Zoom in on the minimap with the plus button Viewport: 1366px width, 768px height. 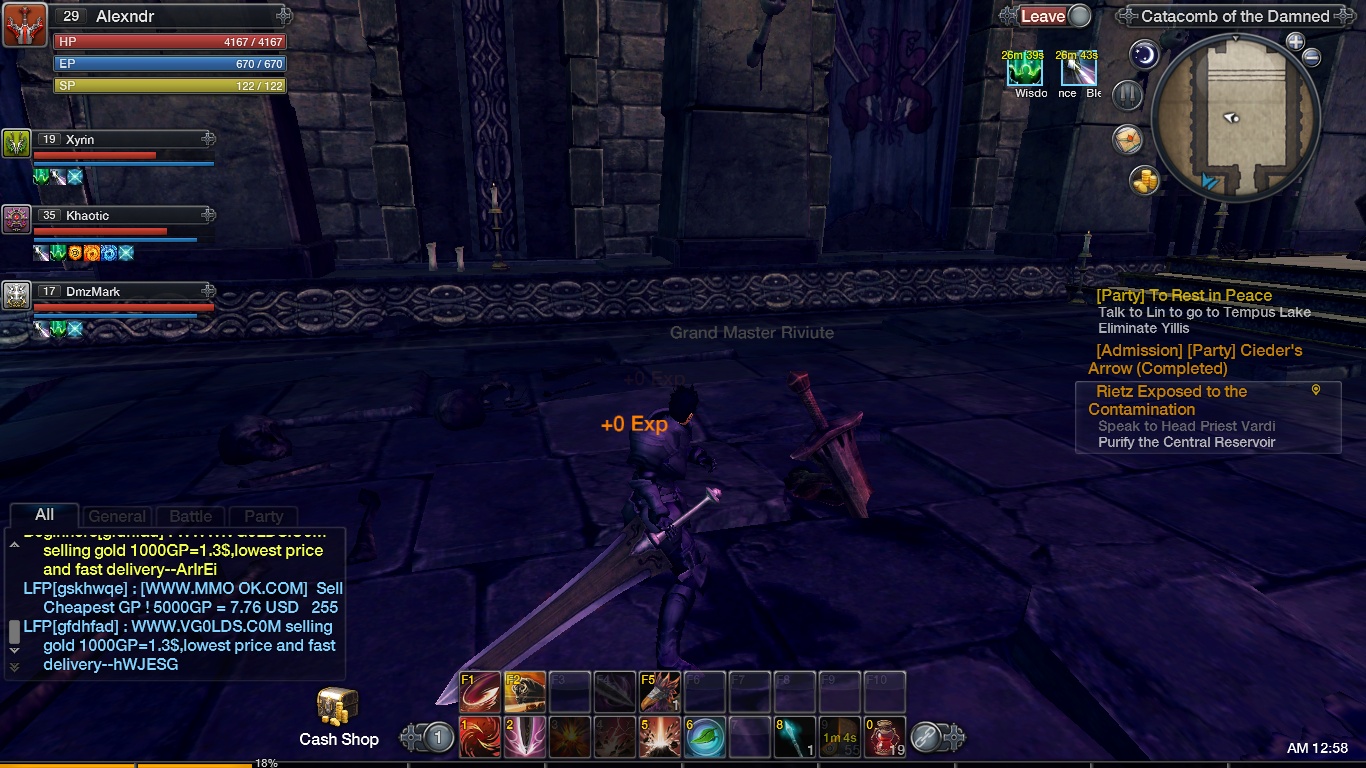pyautogui.click(x=1296, y=43)
